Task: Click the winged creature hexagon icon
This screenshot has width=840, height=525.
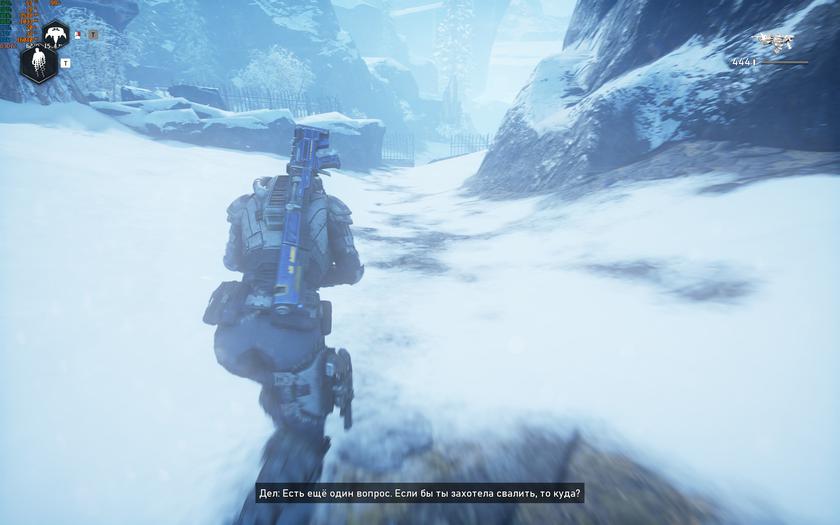Action: click(x=55, y=35)
